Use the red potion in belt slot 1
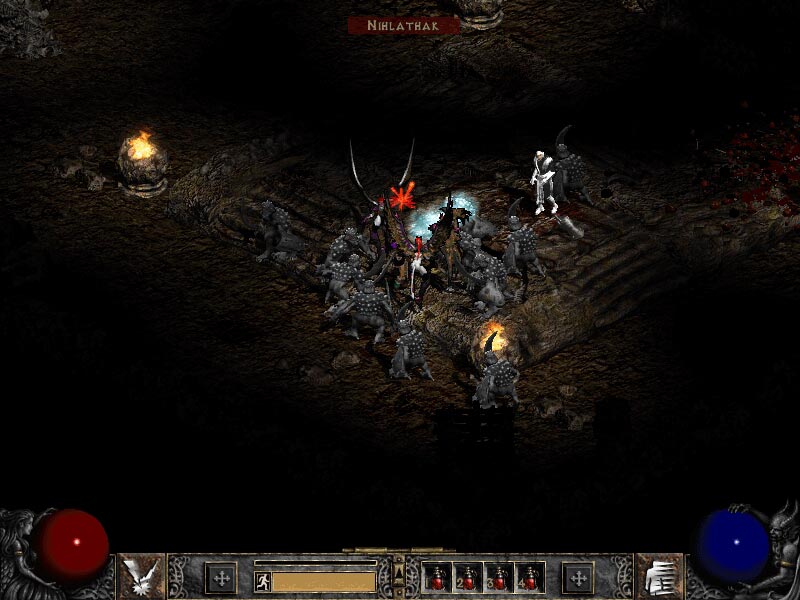800x600 pixels. 437,577
